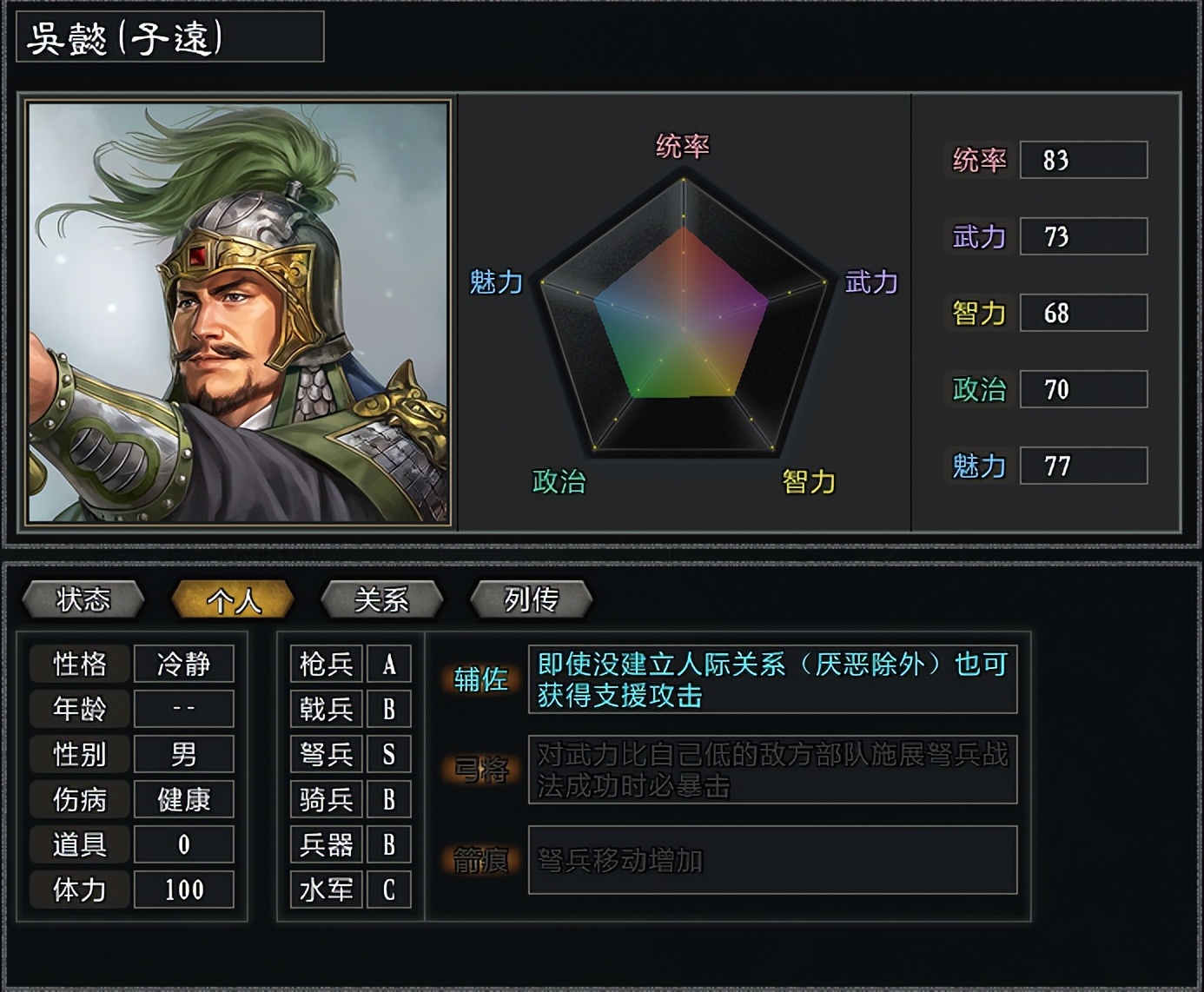Switch to the 关系 tab
Image resolution: width=1204 pixels, height=992 pixels.
[x=381, y=599]
